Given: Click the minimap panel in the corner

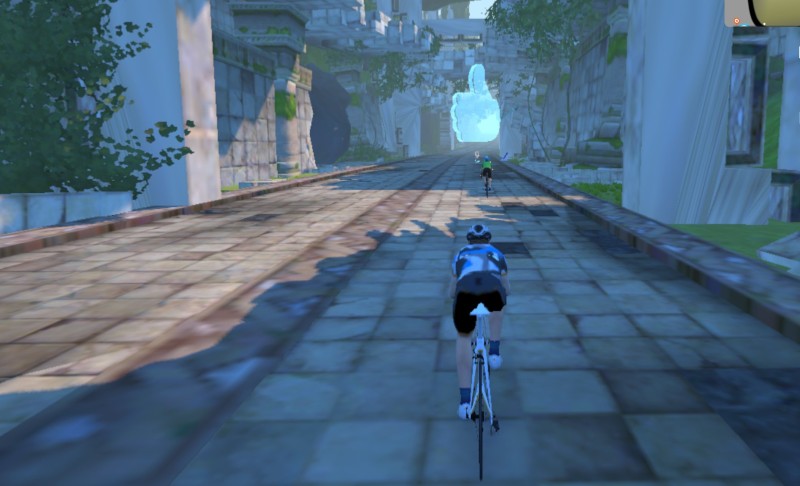Looking at the screenshot, I should (x=763, y=12).
